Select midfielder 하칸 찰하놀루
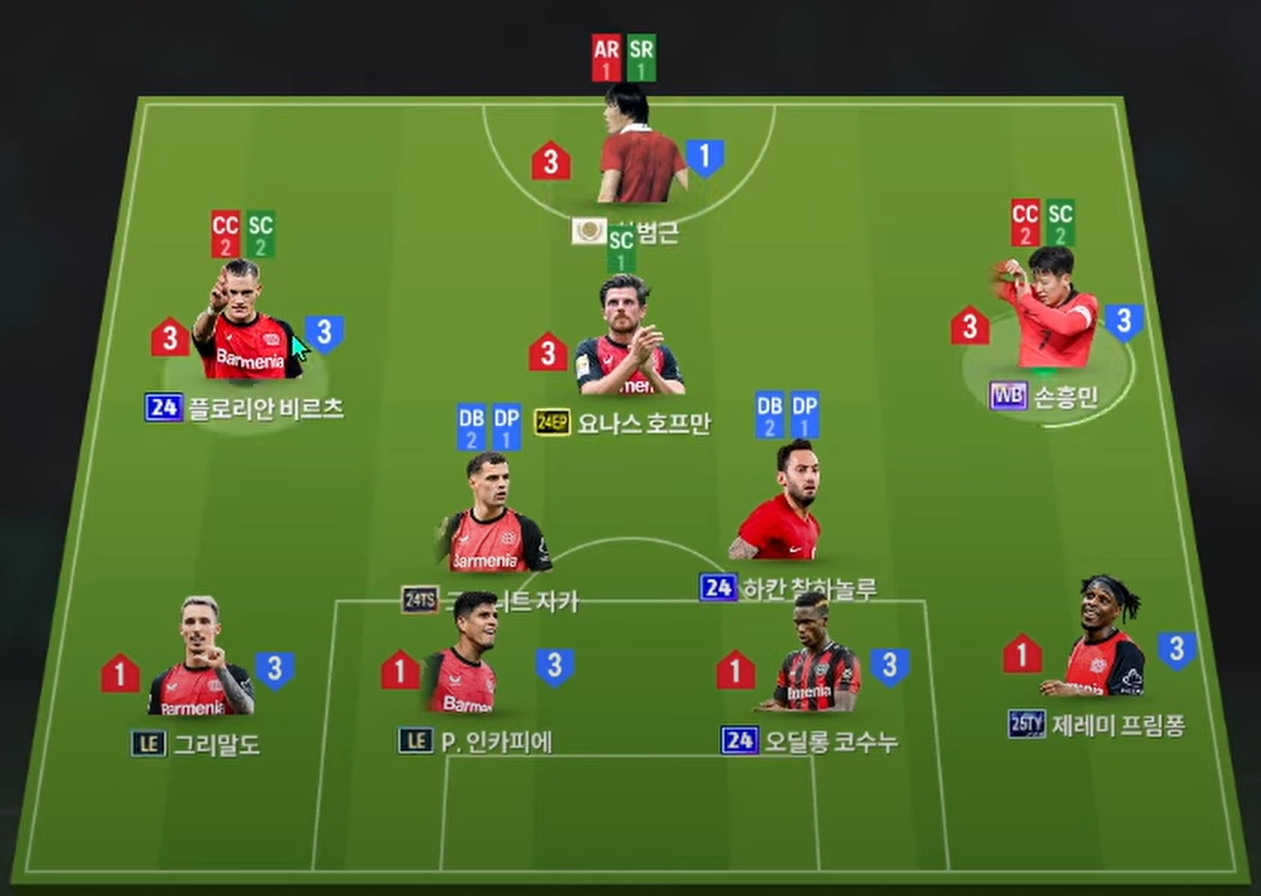This screenshot has width=1261, height=896. point(782,507)
